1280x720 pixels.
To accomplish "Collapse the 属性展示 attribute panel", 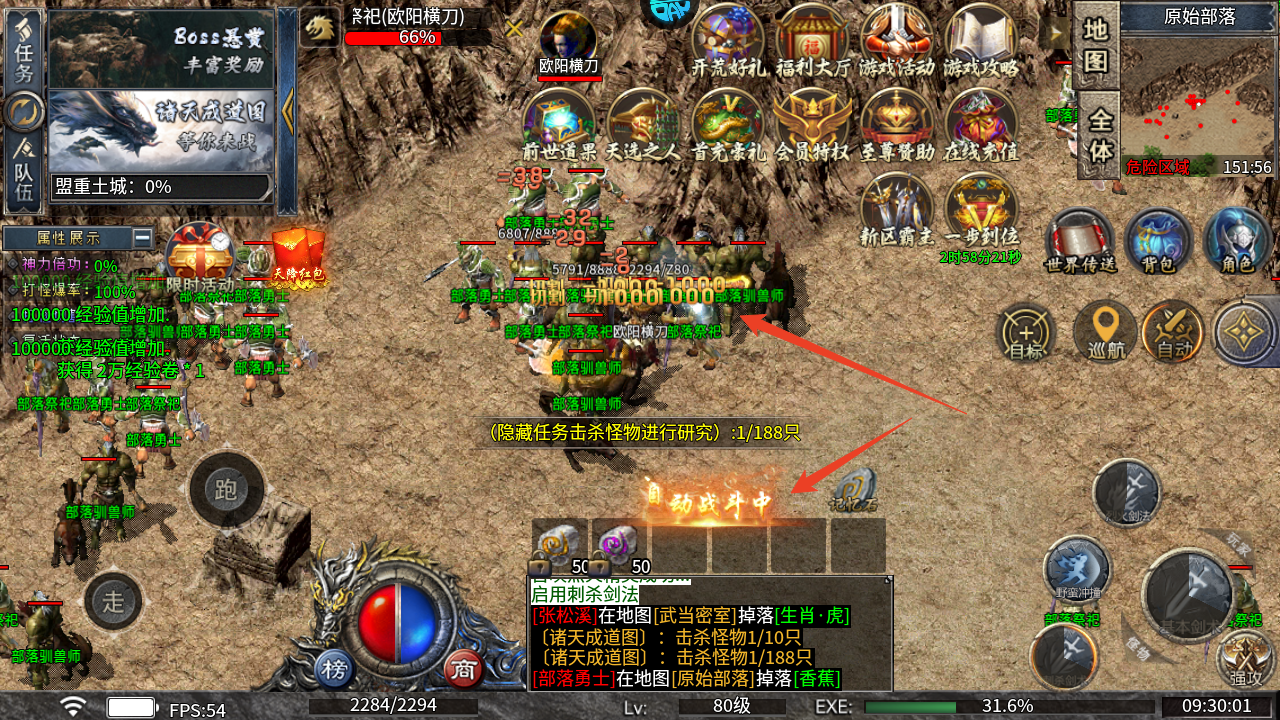I will (x=142, y=238).
